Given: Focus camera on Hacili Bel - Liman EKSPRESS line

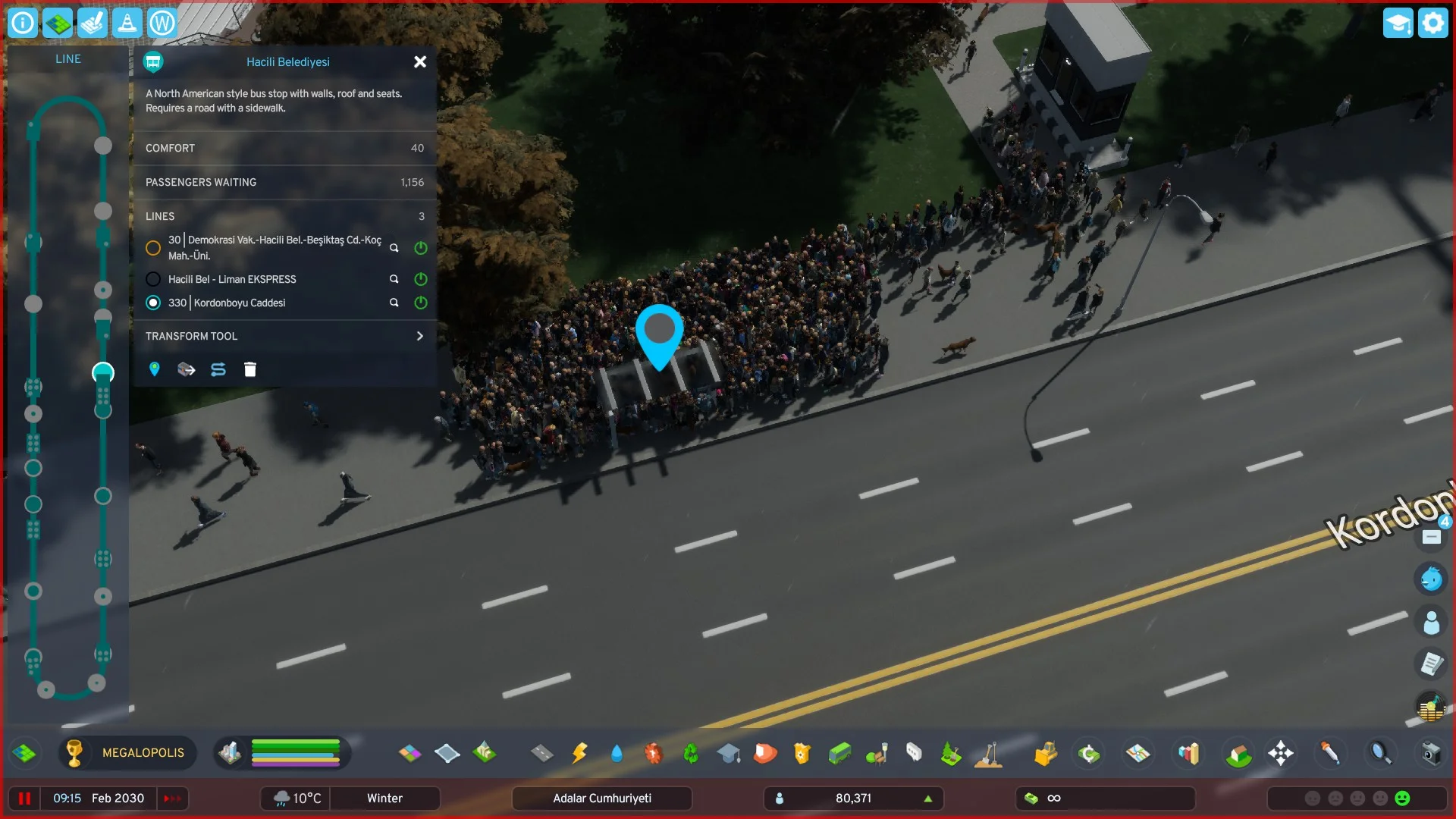Looking at the screenshot, I should pos(394,280).
